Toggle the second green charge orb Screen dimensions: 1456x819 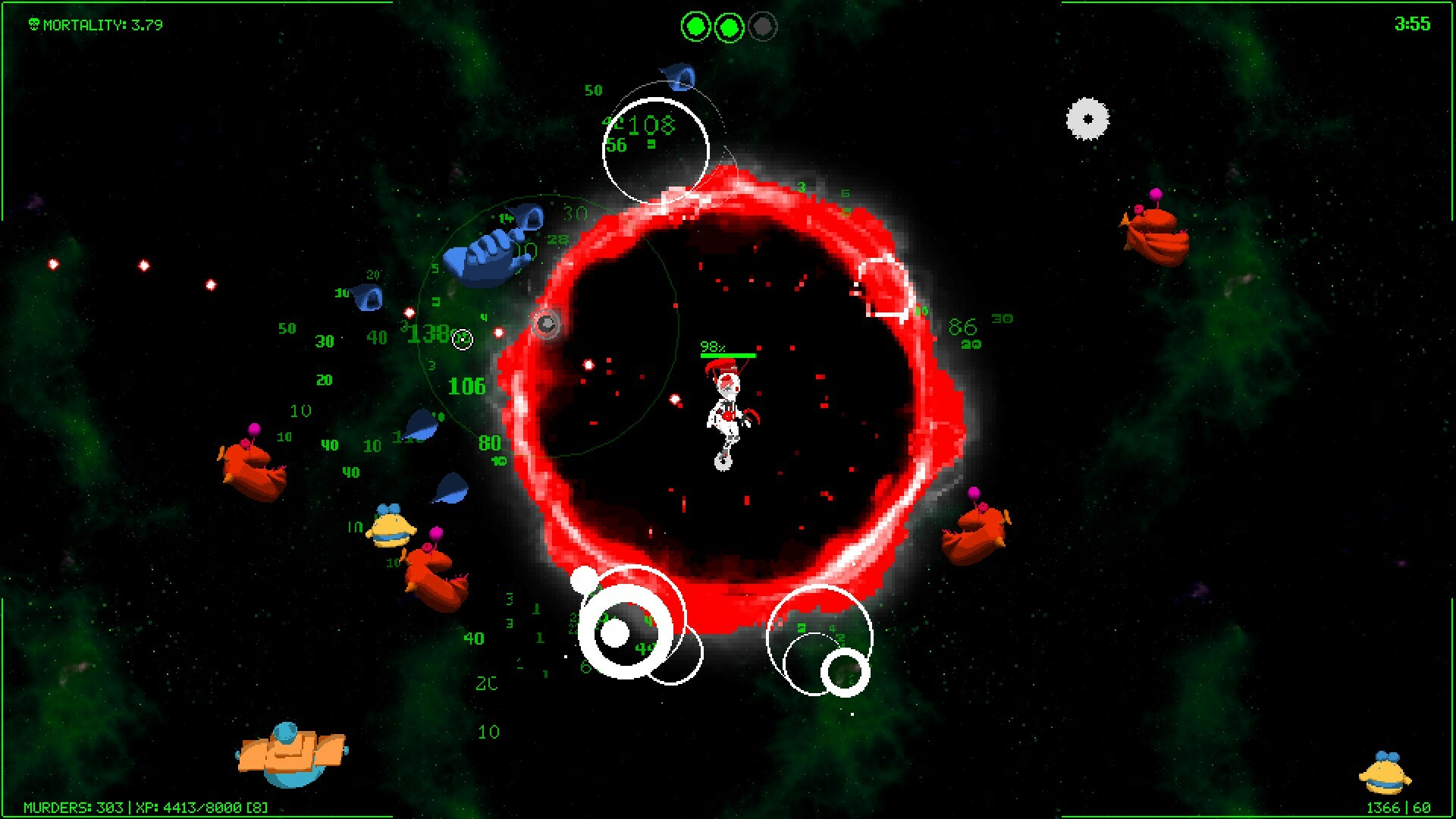(x=730, y=26)
